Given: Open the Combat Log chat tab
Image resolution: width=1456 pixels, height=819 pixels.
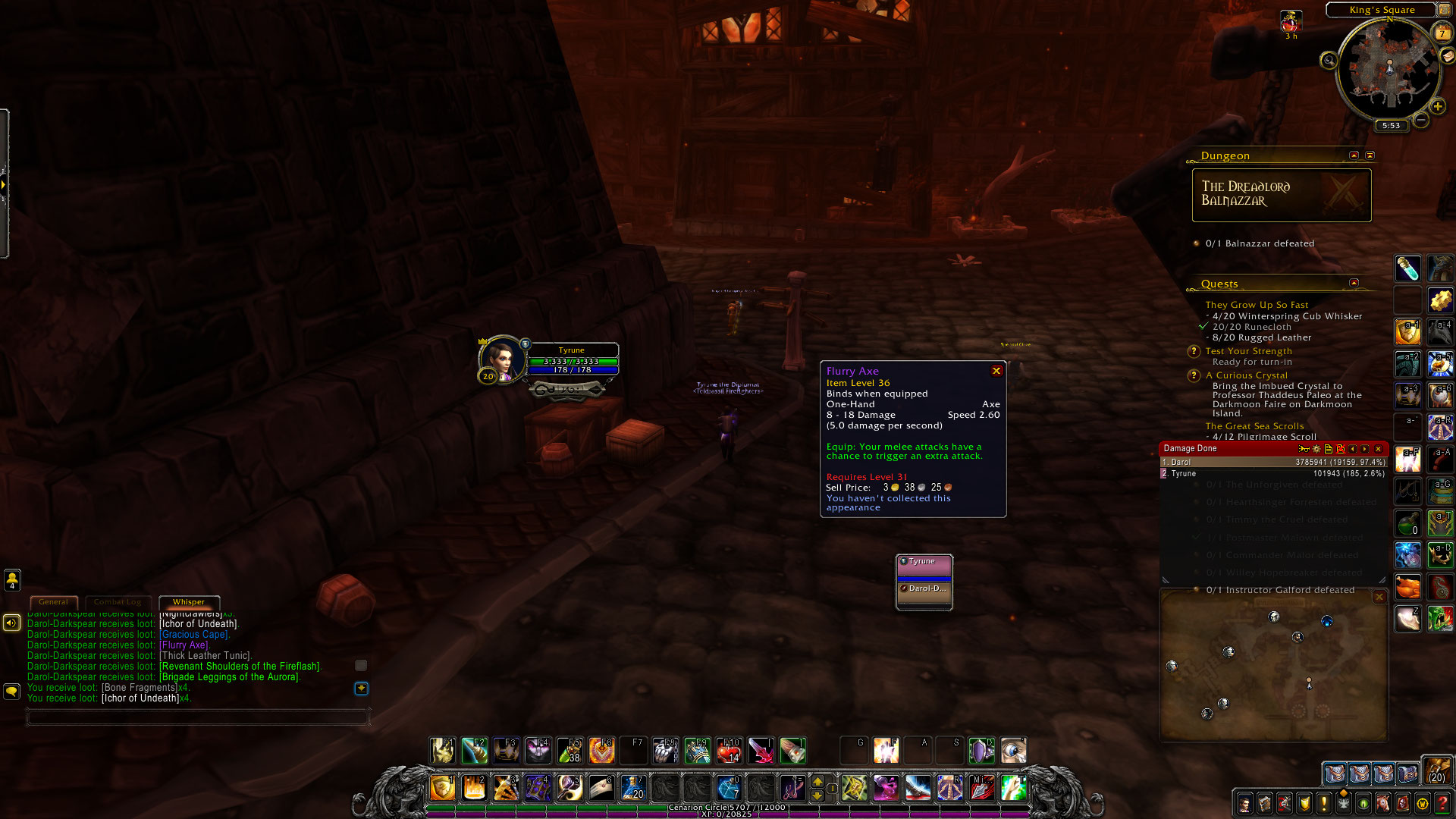Looking at the screenshot, I should pyautogui.click(x=118, y=602).
